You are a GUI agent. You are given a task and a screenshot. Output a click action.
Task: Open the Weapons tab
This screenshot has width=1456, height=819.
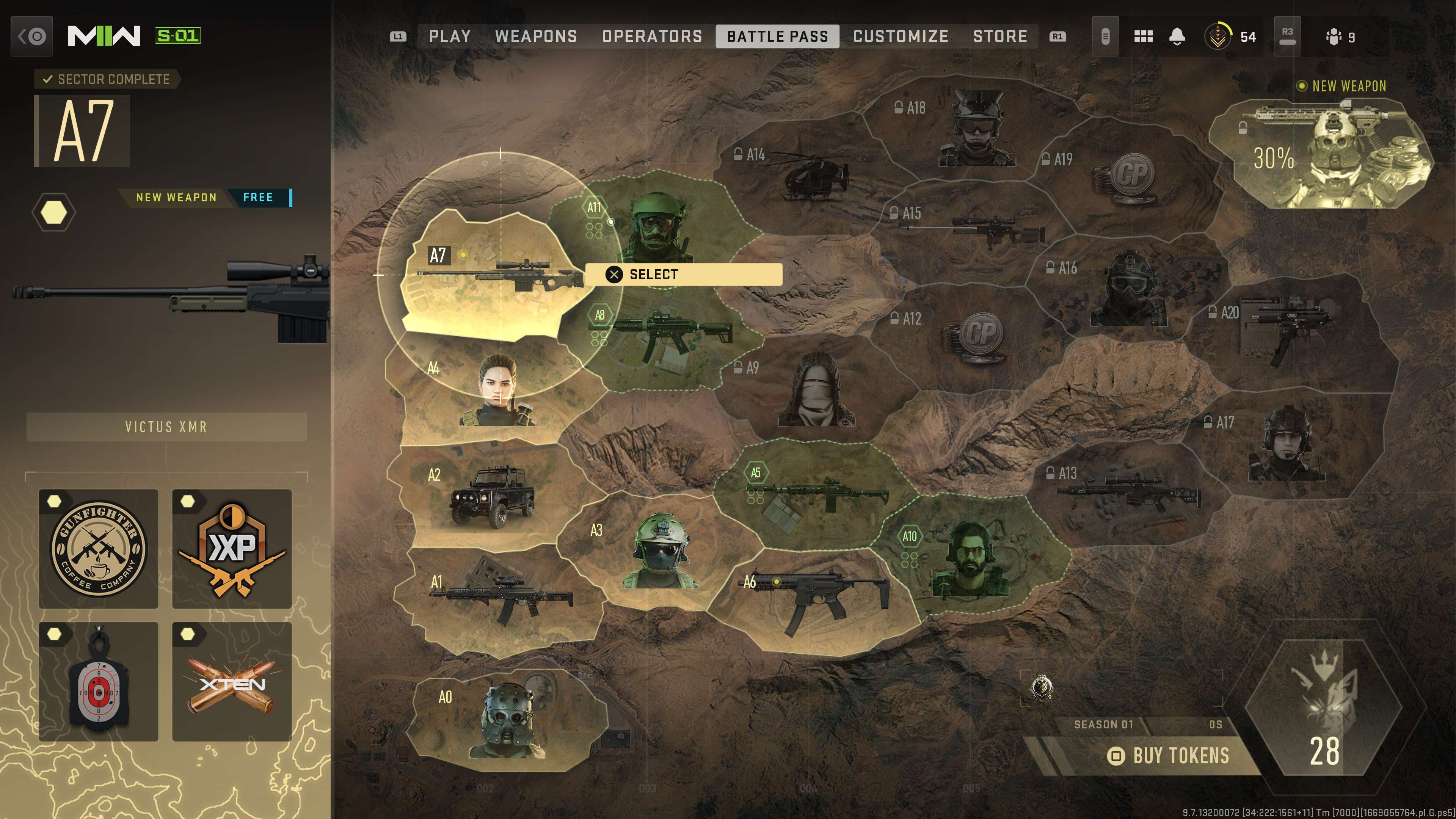(x=536, y=37)
